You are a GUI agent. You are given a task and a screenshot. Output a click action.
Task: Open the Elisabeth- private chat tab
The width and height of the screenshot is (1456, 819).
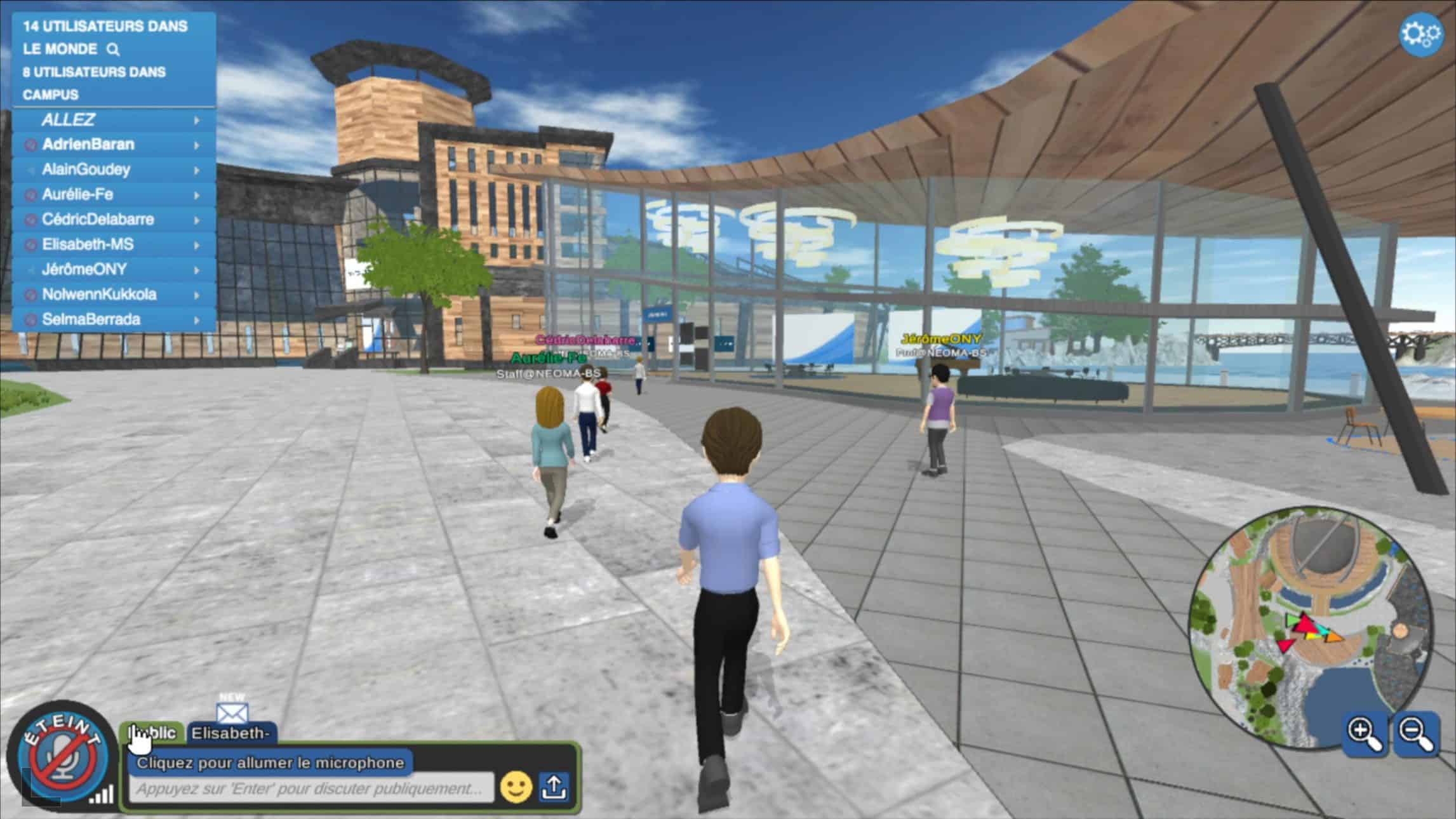point(231,733)
